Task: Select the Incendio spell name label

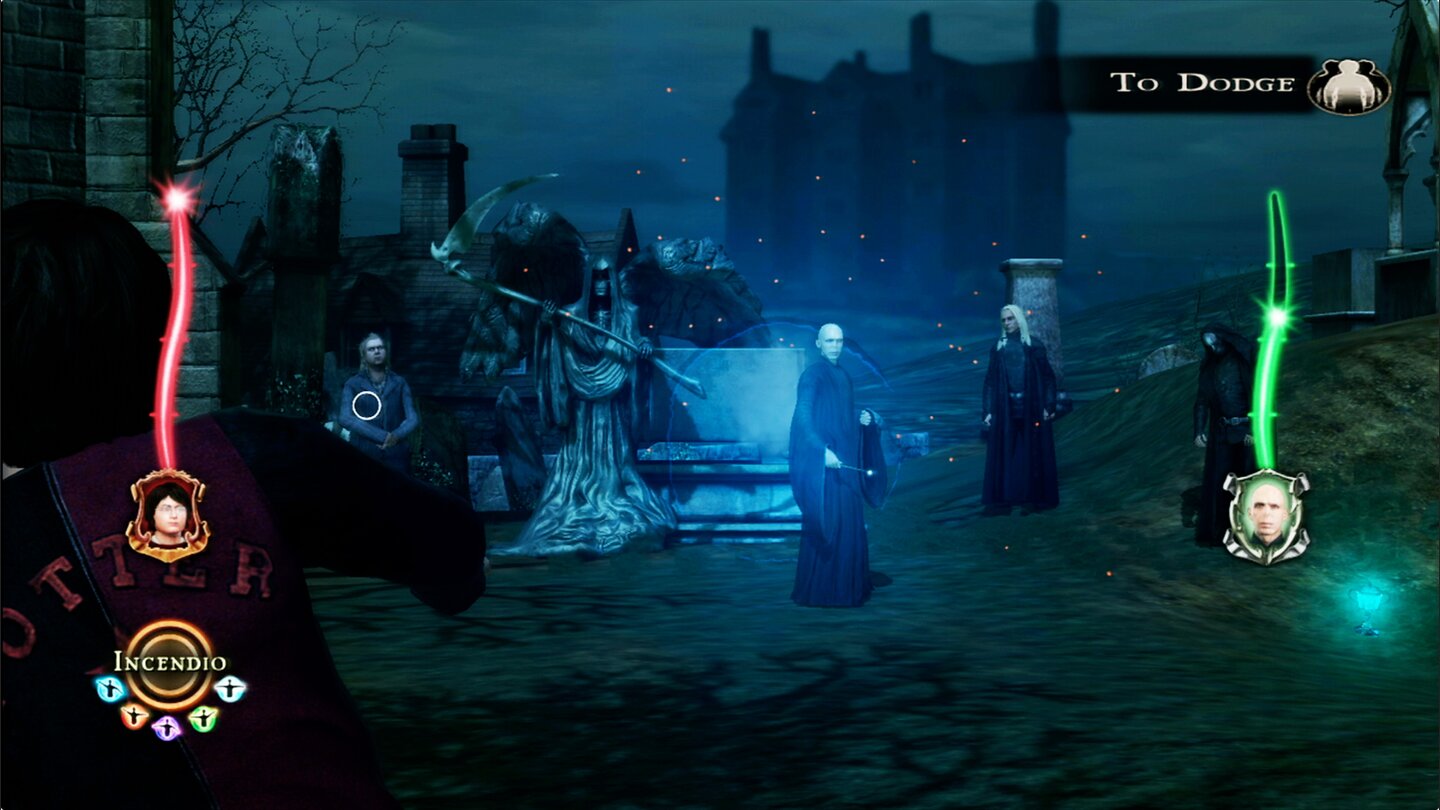Action: (x=168, y=660)
